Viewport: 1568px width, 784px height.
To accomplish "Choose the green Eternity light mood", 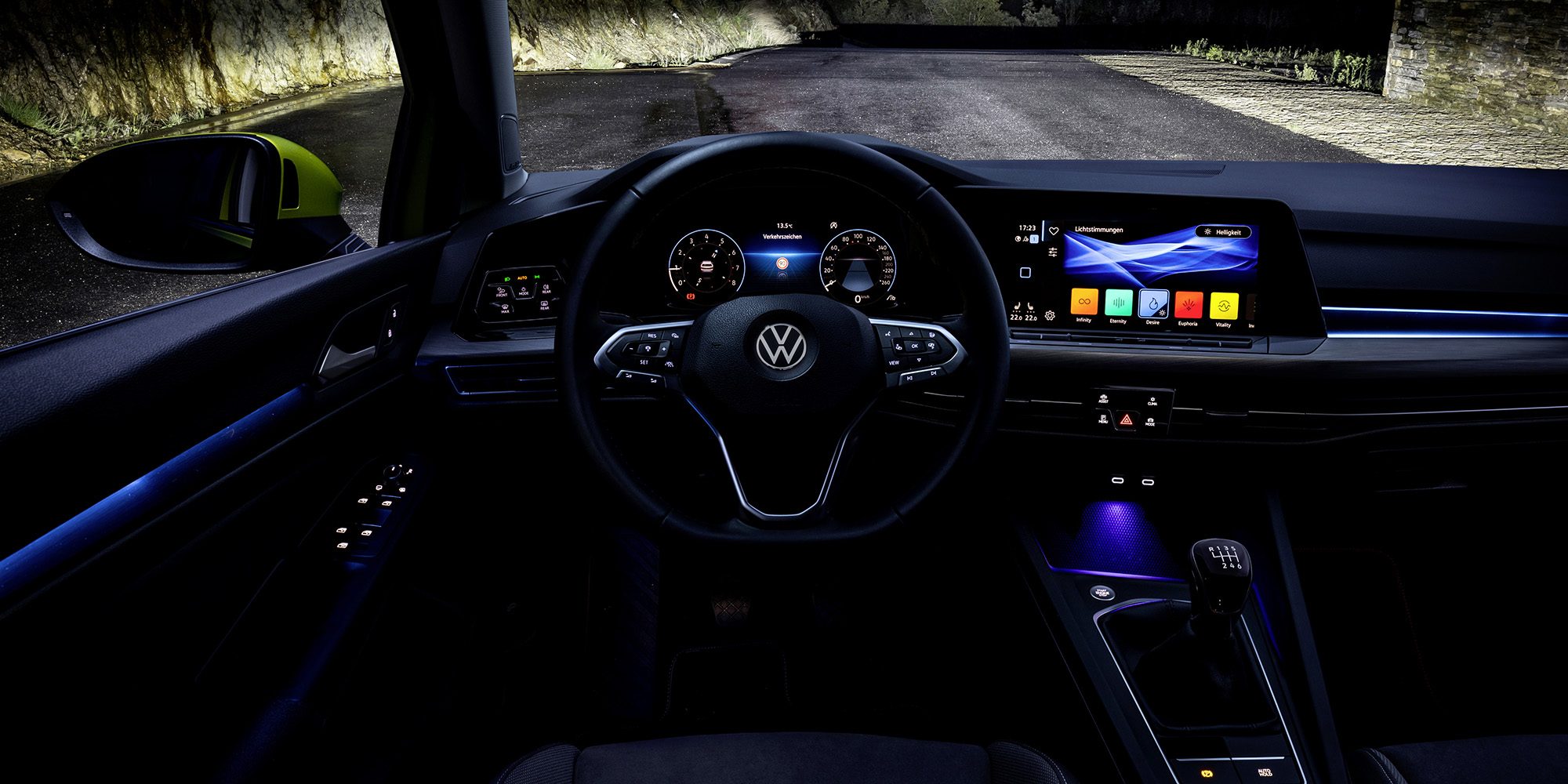I will coord(1118,303).
